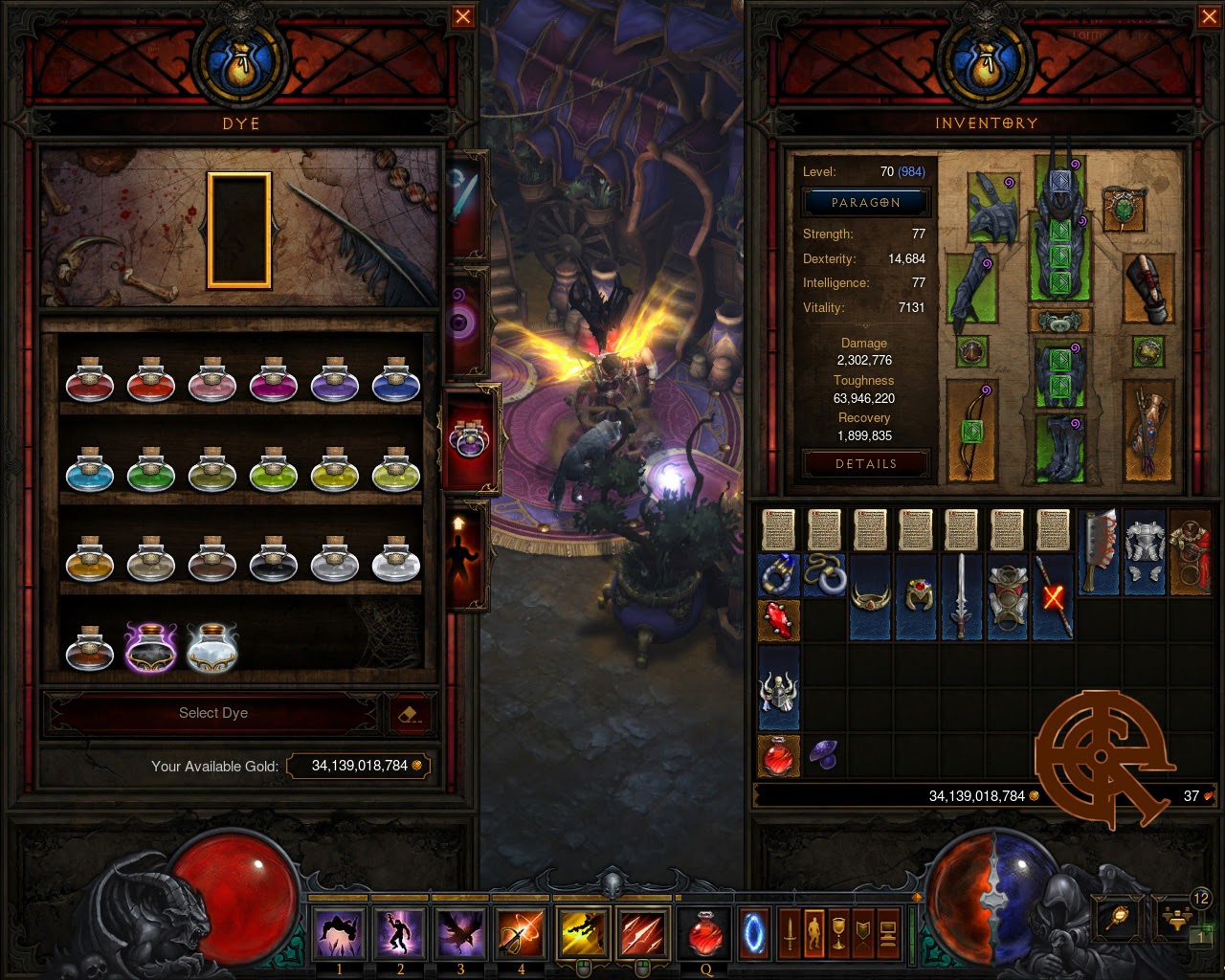This screenshot has height=980, width=1225.
Task: Select the purple rainbow dye flask
Action: pyautogui.click(x=151, y=646)
